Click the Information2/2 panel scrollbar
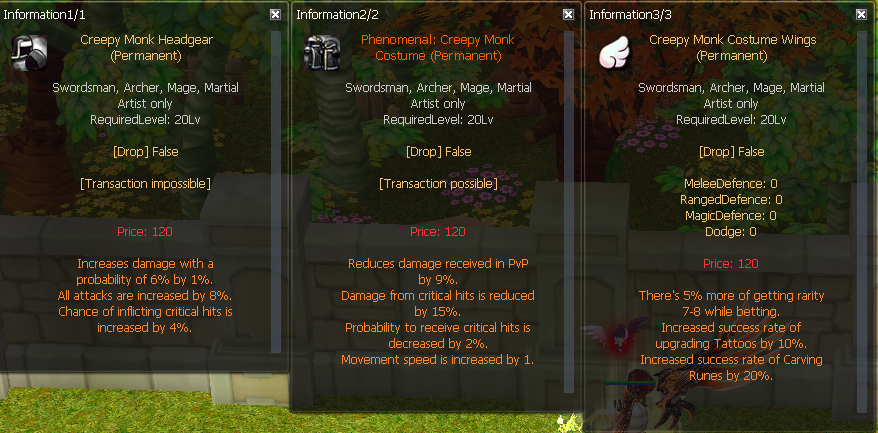This screenshot has width=878, height=433. 570,200
